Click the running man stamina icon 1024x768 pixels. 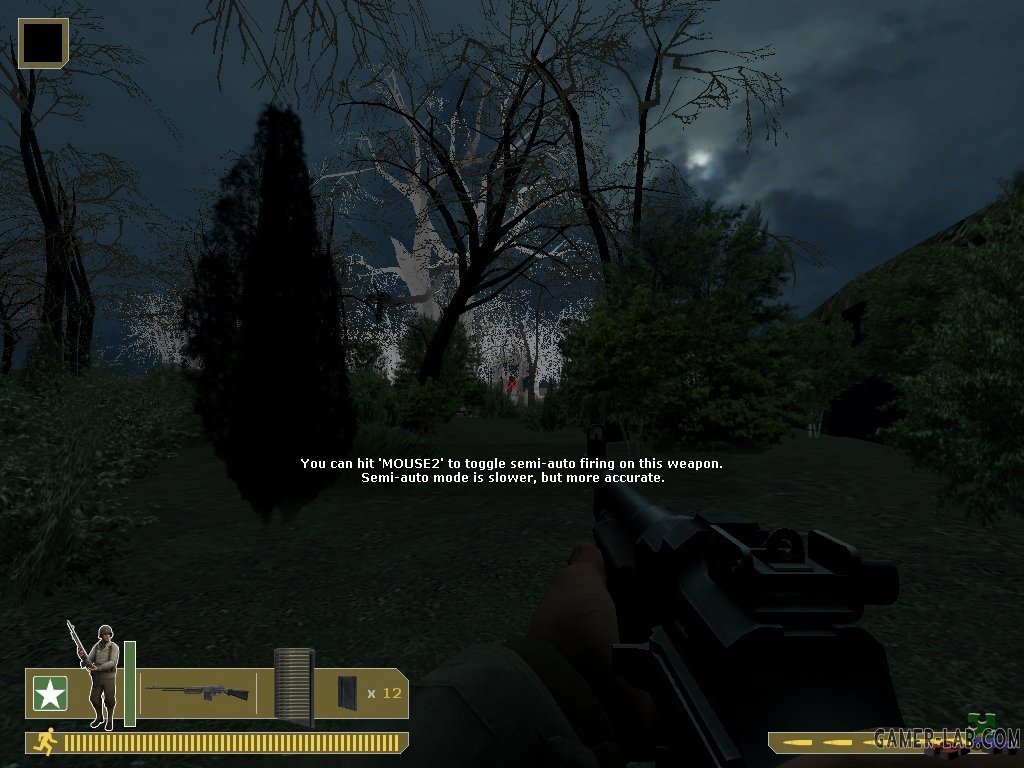[x=44, y=741]
